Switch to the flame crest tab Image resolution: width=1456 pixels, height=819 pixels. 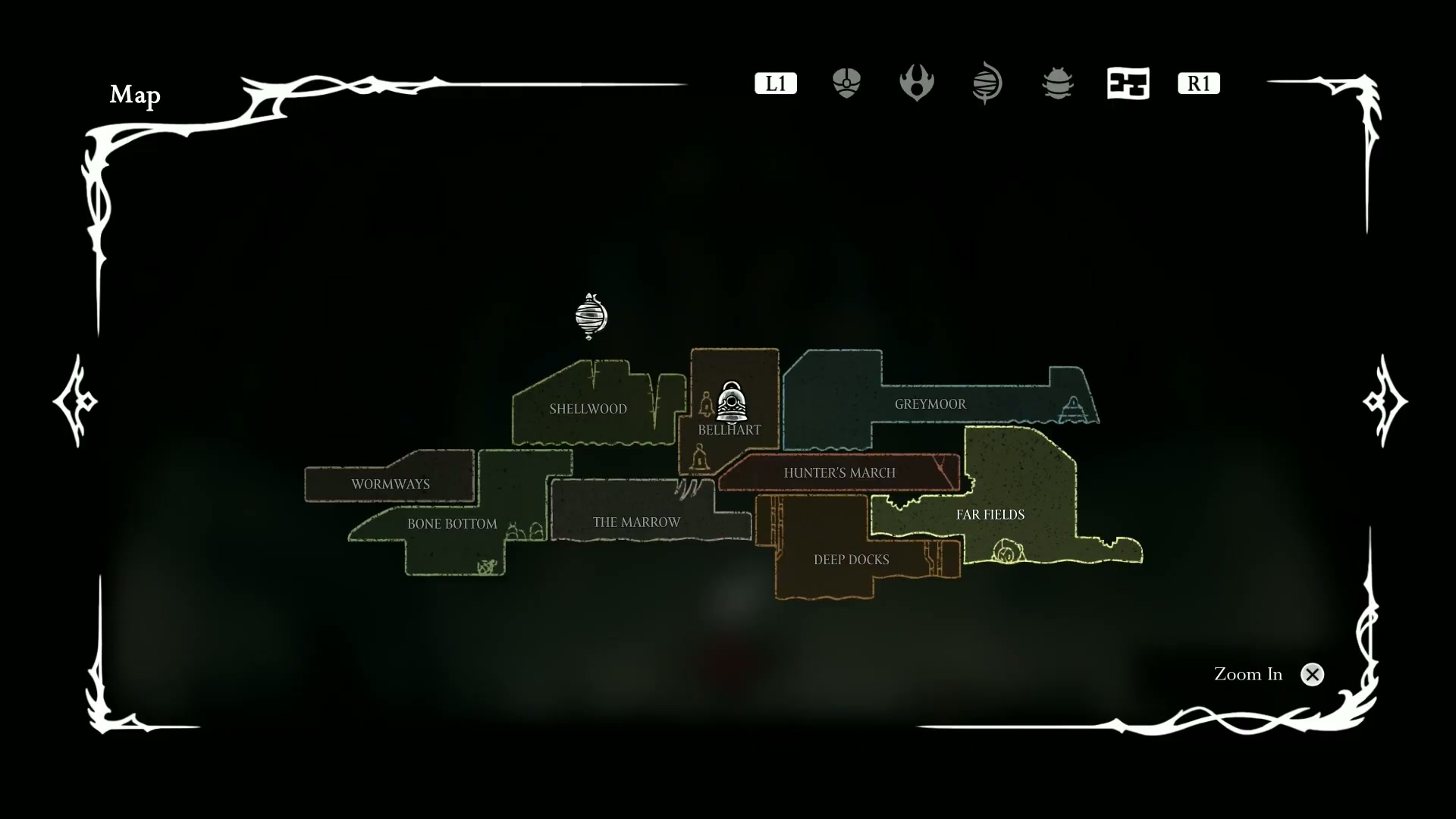916,83
